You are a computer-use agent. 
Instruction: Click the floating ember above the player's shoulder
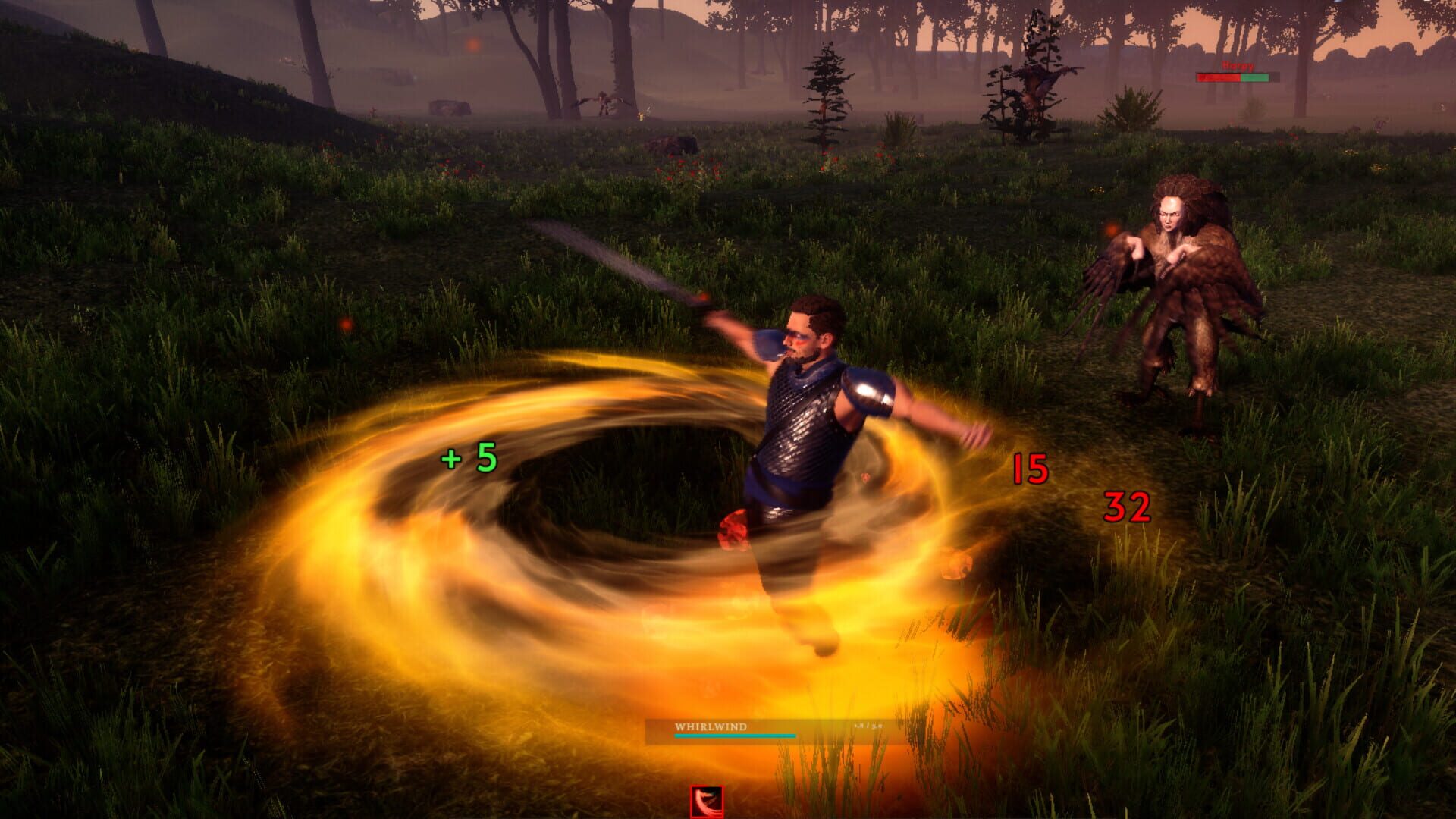coord(705,296)
